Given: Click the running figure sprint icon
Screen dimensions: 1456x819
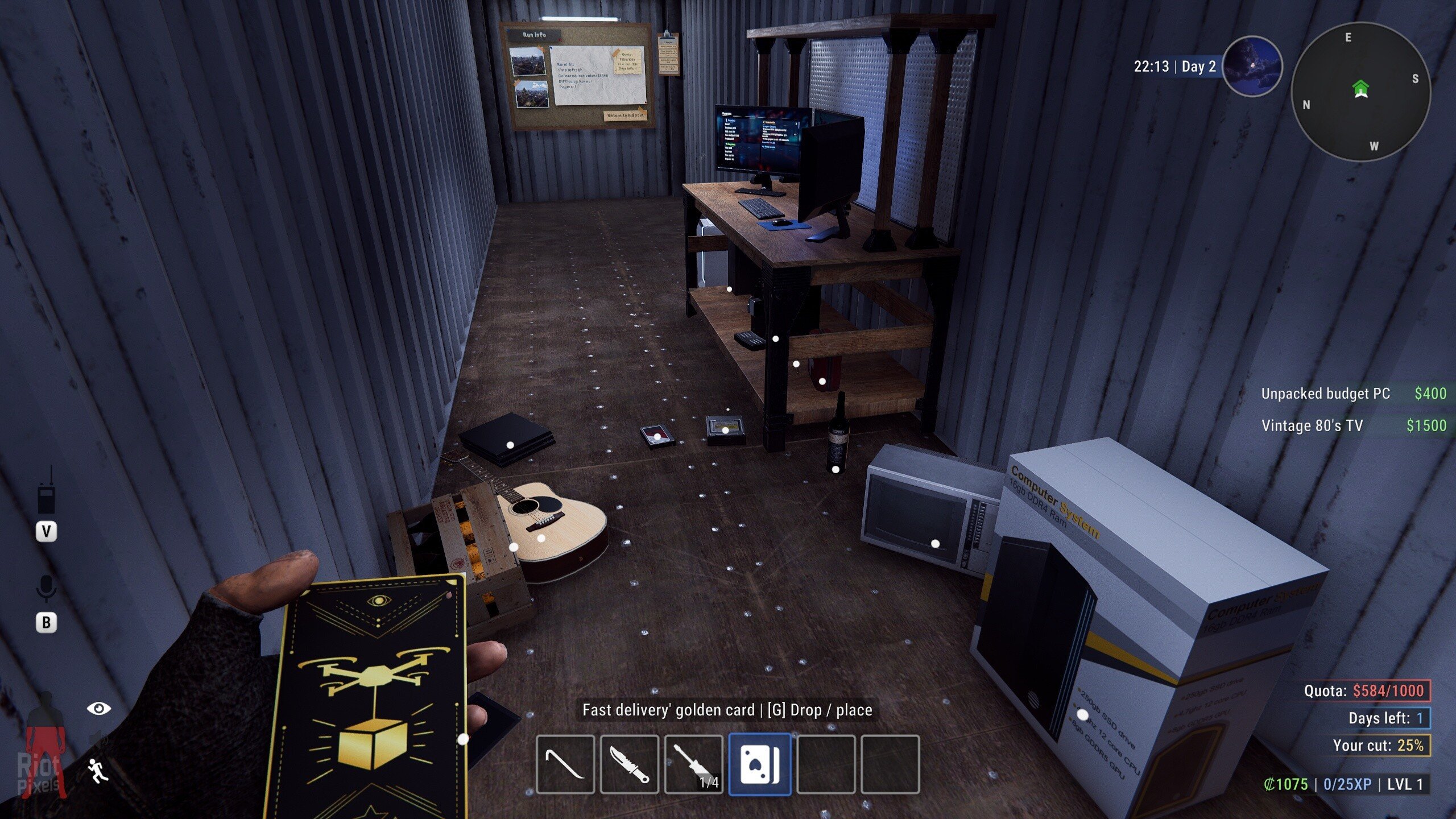Looking at the screenshot, I should click(98, 771).
